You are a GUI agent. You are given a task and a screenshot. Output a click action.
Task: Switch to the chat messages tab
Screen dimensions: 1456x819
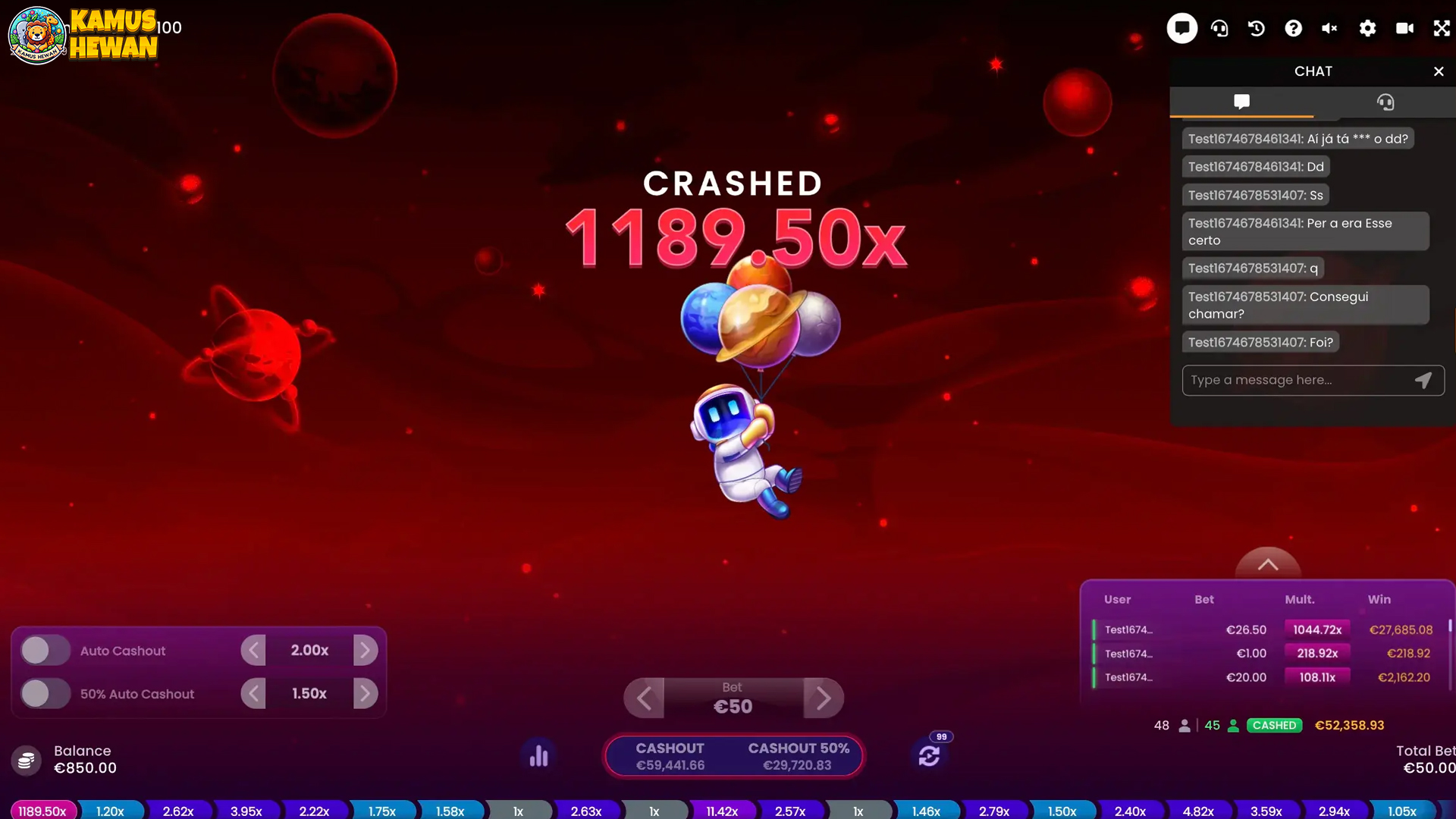tap(1241, 102)
